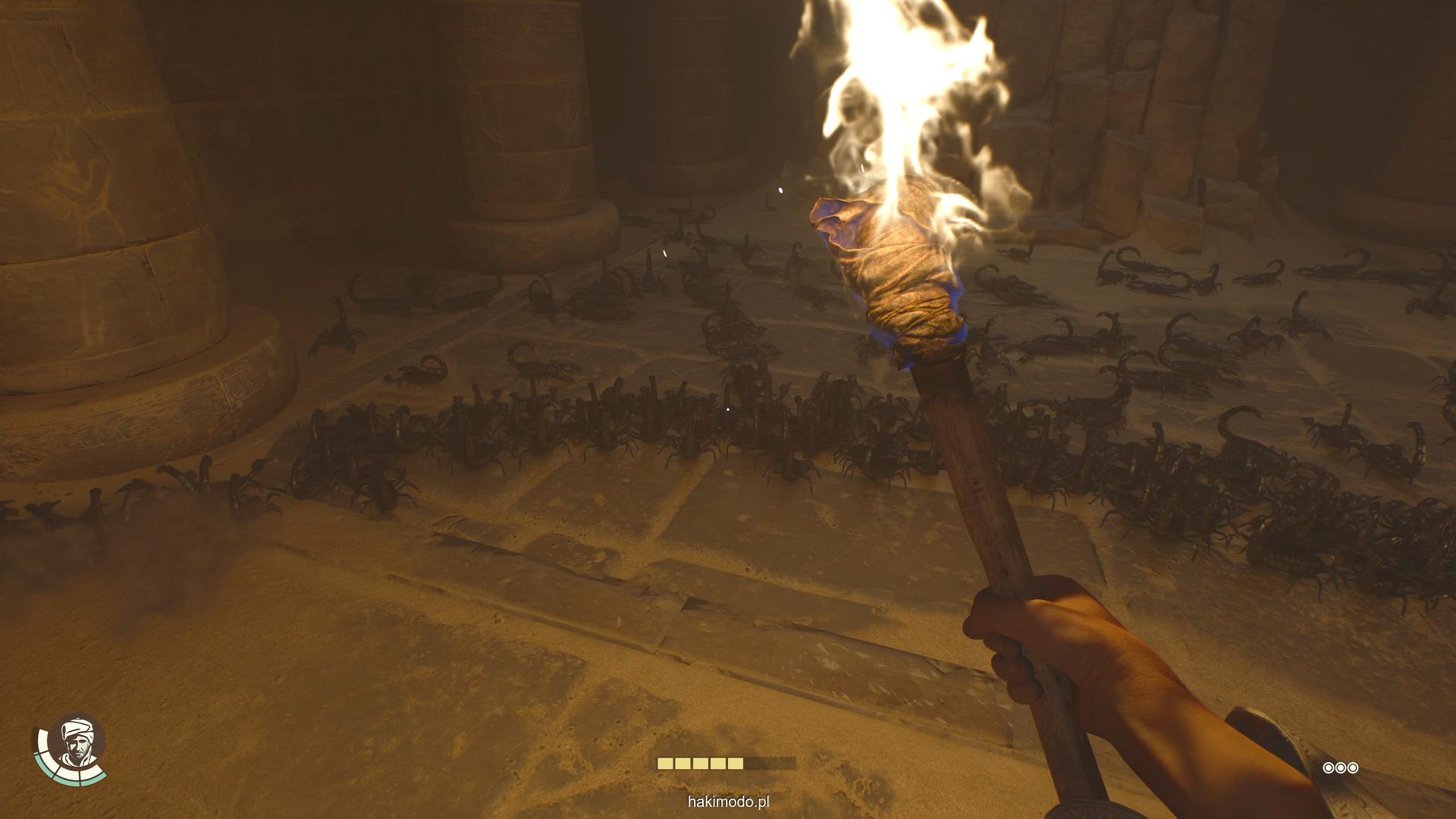Viewport: 1456px width, 819px height.
Task: Click the turbaned character portrait icon
Action: 76,743
